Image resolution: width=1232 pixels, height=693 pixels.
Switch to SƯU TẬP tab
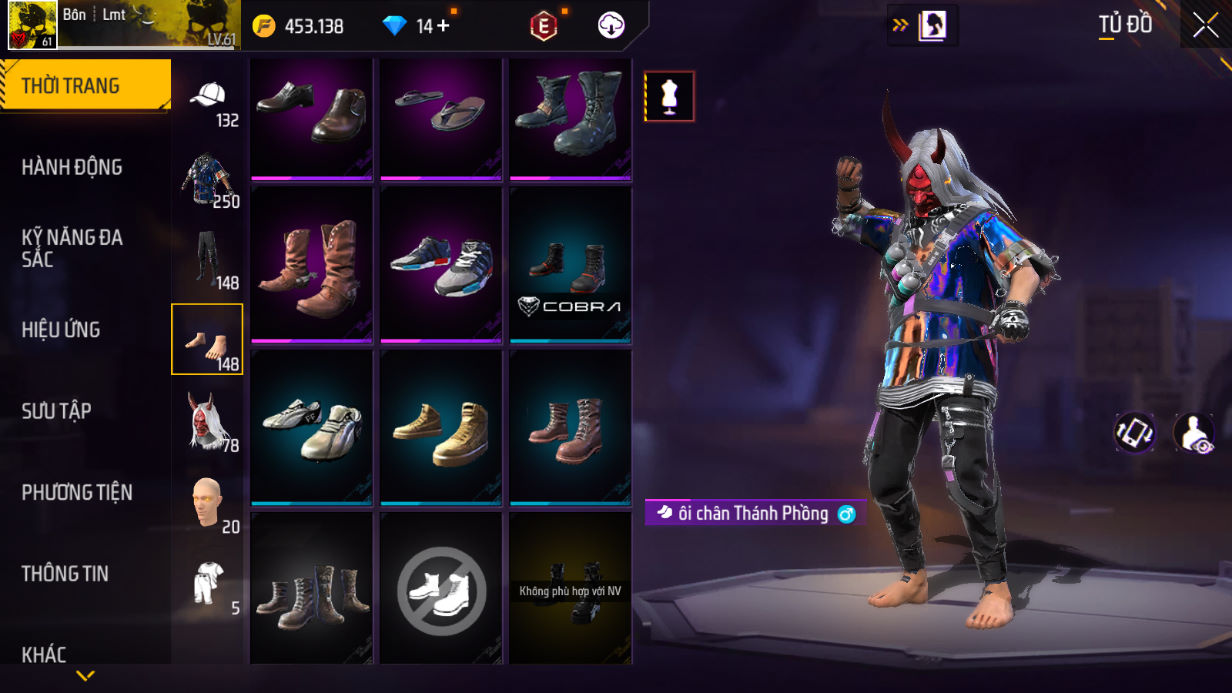pyautogui.click(x=57, y=411)
